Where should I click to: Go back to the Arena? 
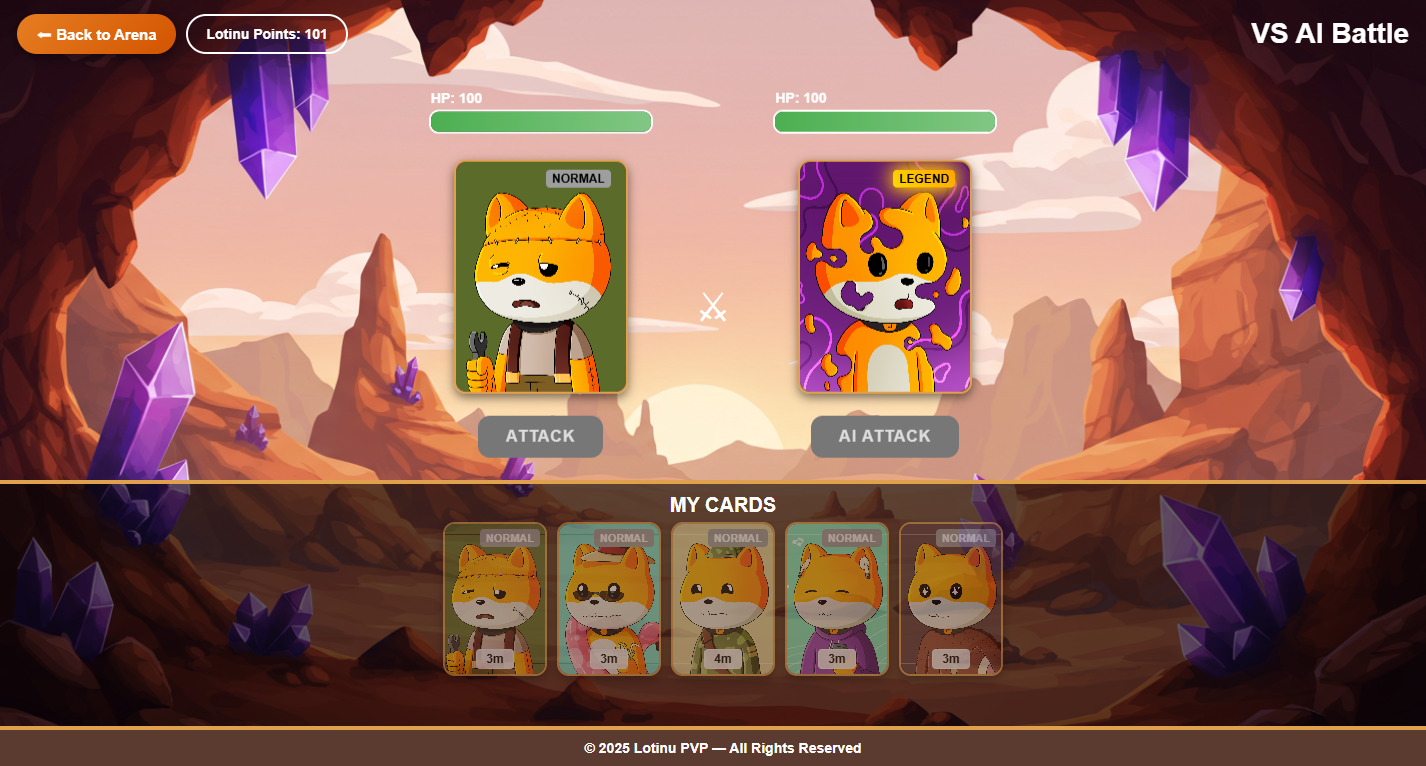(x=96, y=34)
